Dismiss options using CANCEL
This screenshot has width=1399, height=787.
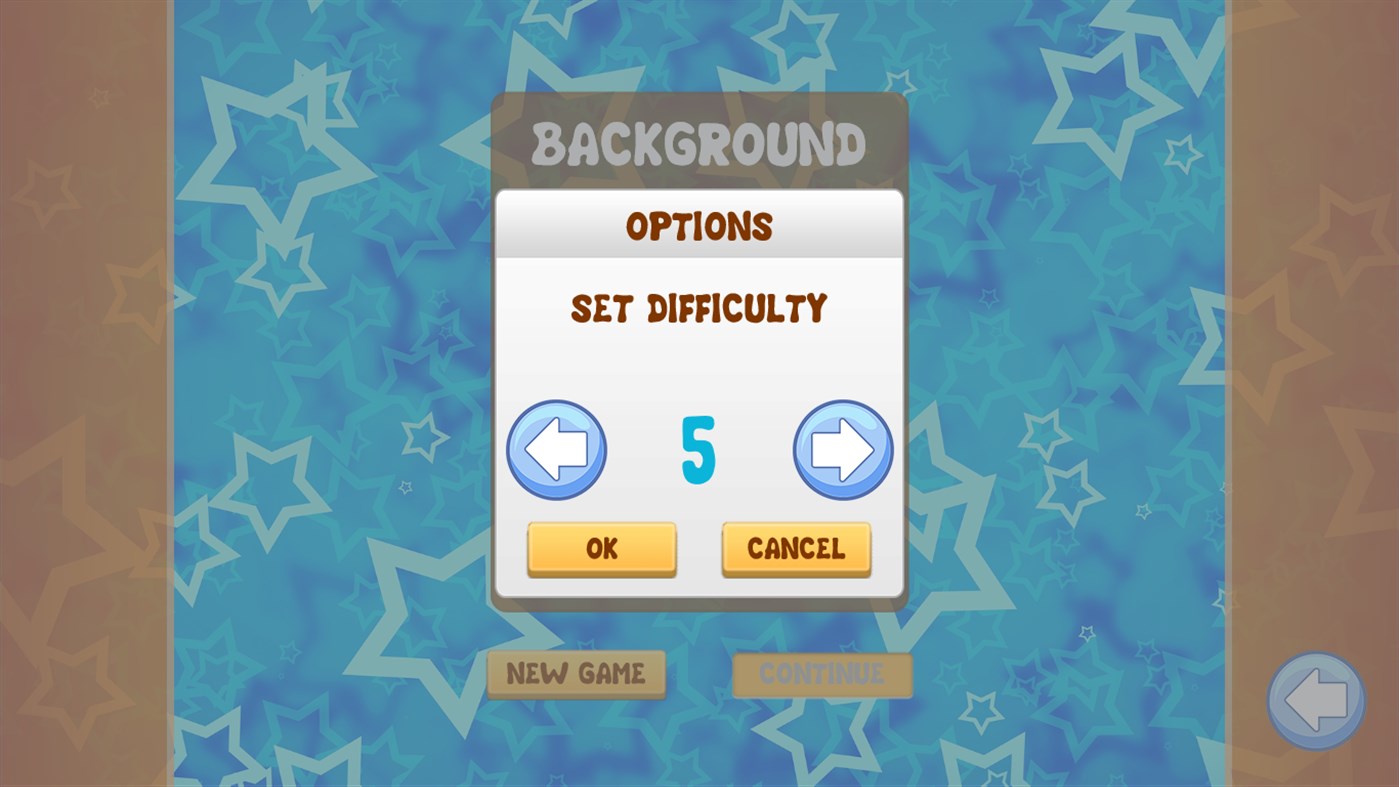(x=796, y=548)
